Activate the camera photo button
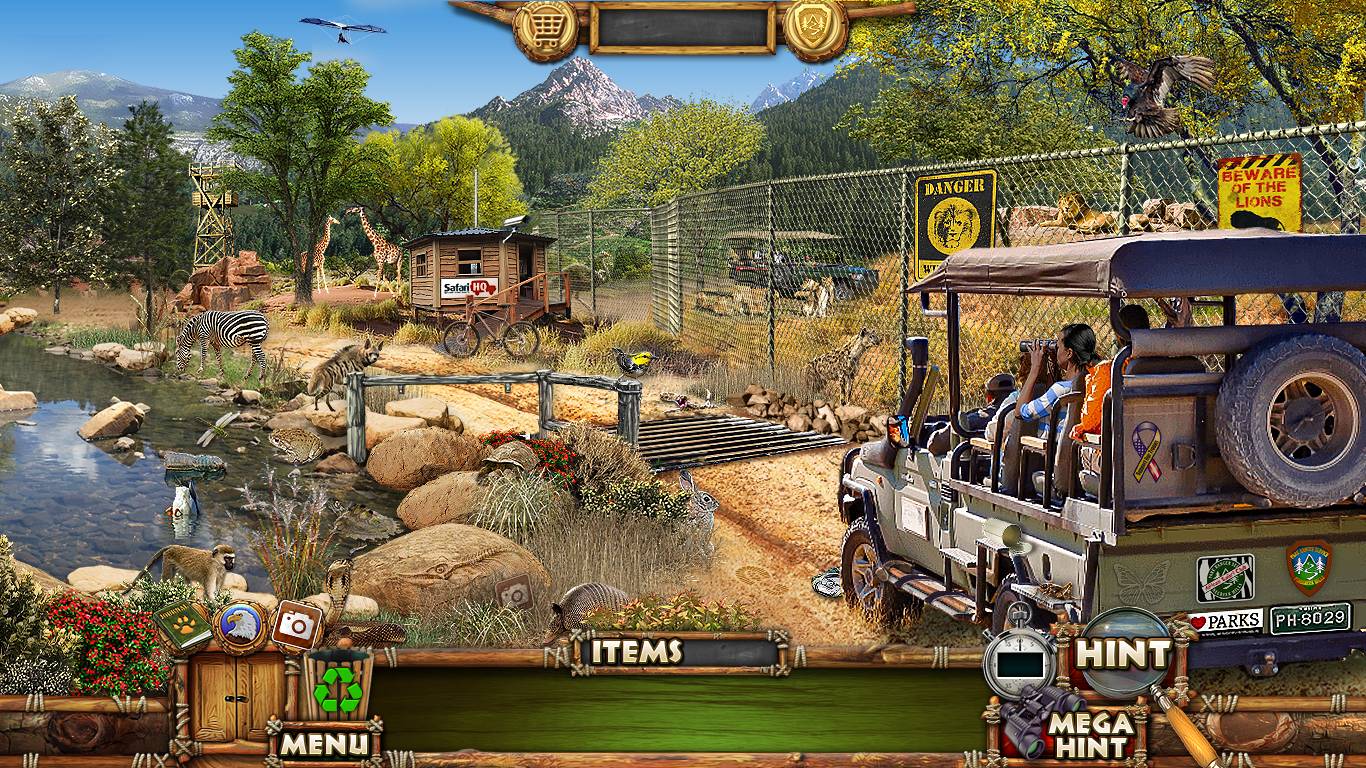The image size is (1366, 768). 297,625
